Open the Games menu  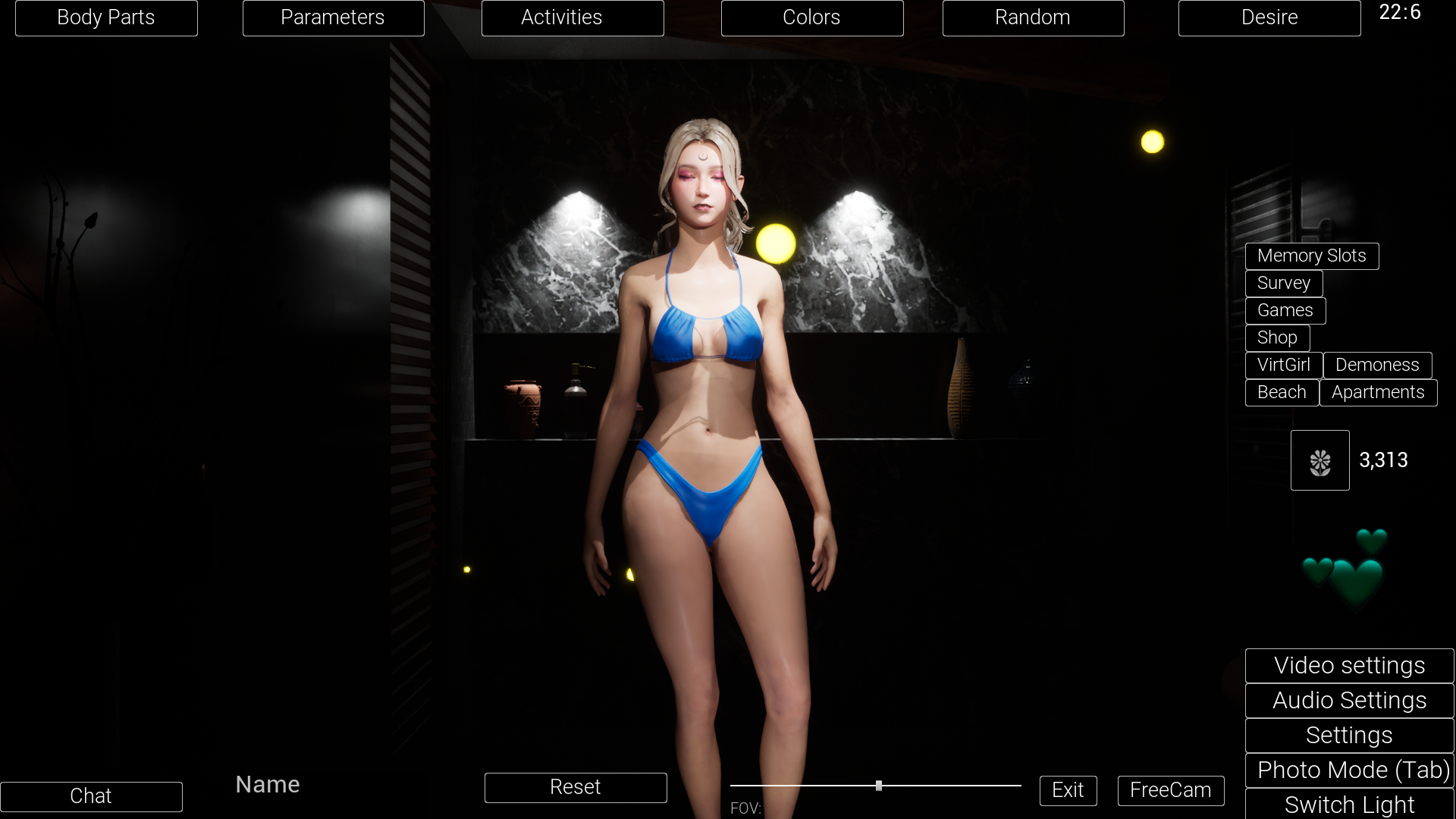click(x=1285, y=310)
